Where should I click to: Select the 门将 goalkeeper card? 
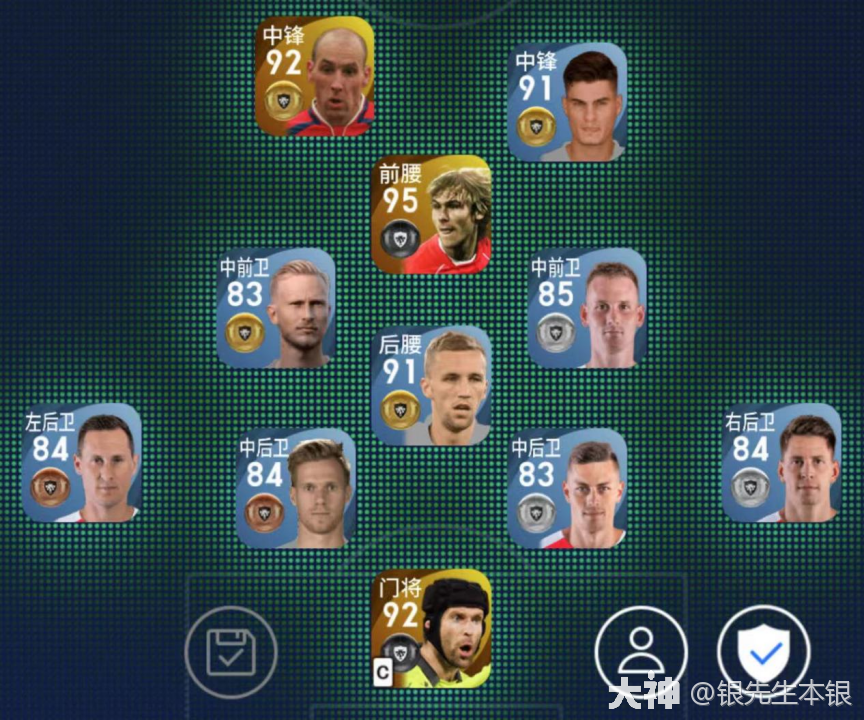point(432,630)
